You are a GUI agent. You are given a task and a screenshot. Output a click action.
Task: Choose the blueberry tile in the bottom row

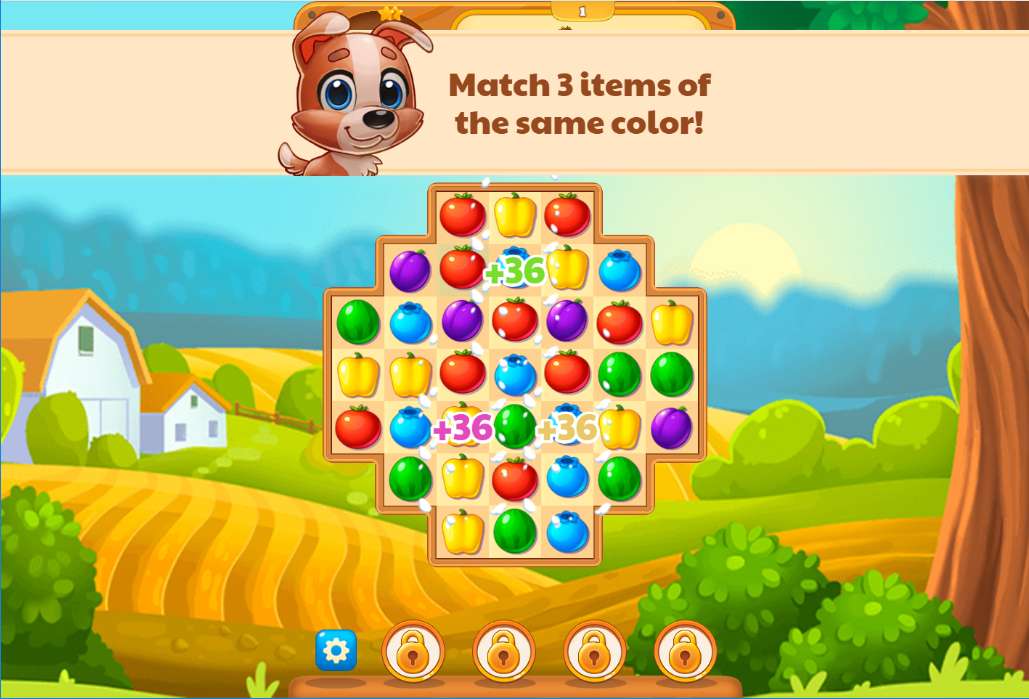click(x=567, y=531)
